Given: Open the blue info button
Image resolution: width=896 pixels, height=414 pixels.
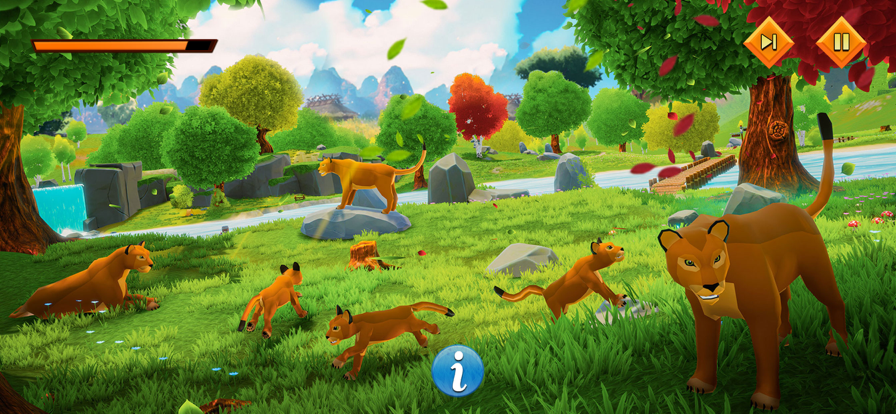Looking at the screenshot, I should coord(458,372).
